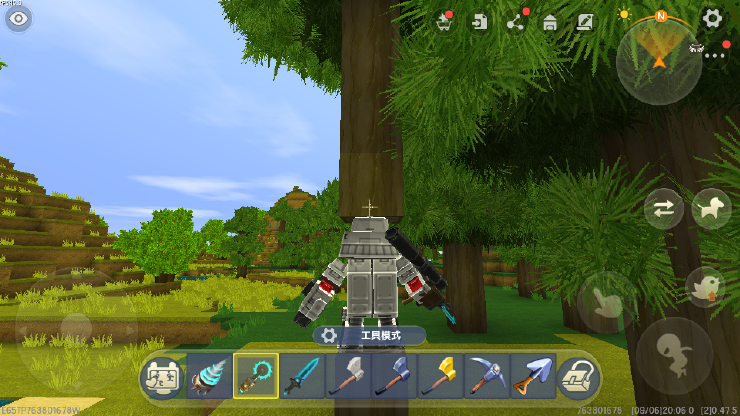Image resolution: width=740 pixels, height=416 pixels.
Task: Toggle the eye view icon
Action: click(x=18, y=18)
